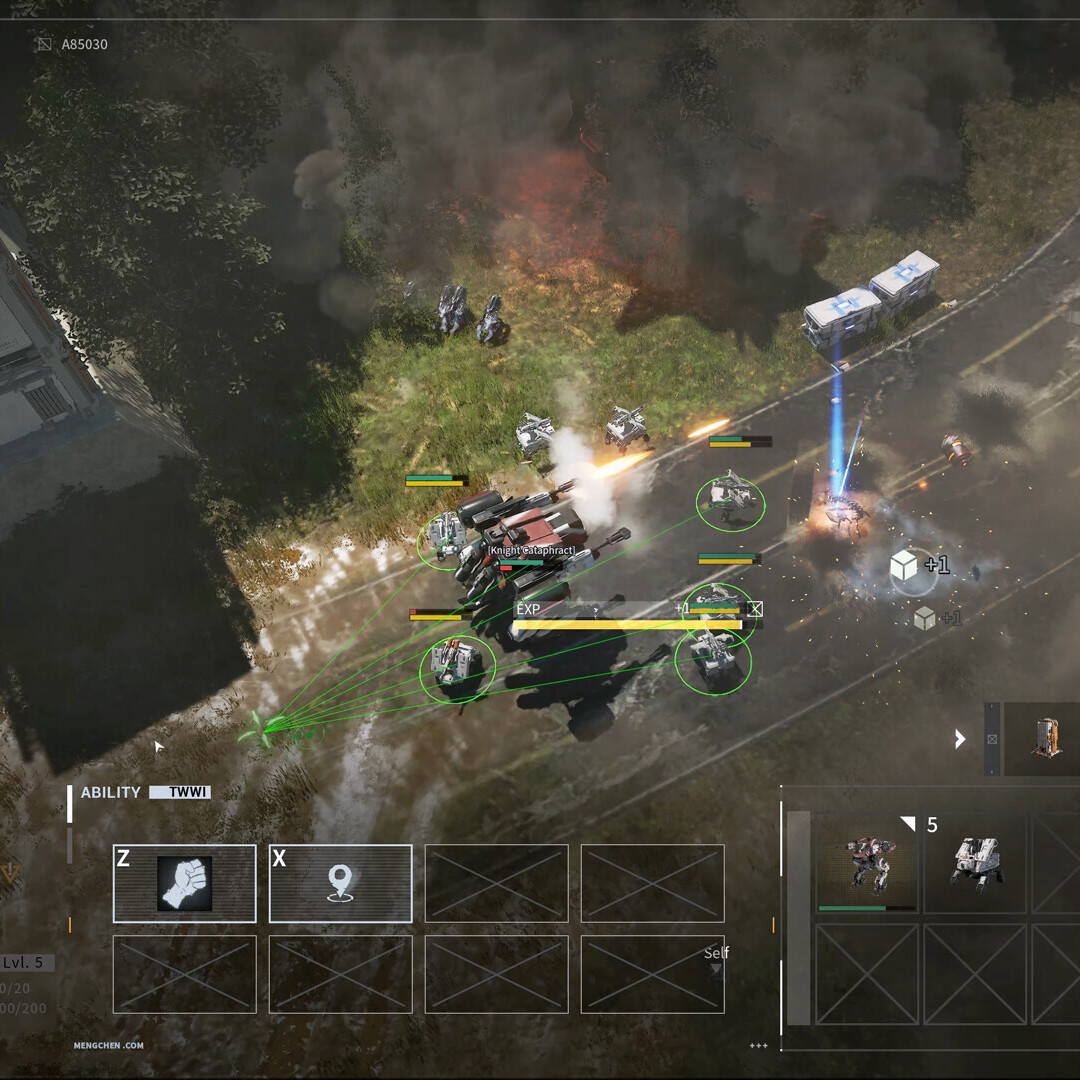Click the TWWI ability label tab
This screenshot has width=1080, height=1080.
tap(180, 792)
